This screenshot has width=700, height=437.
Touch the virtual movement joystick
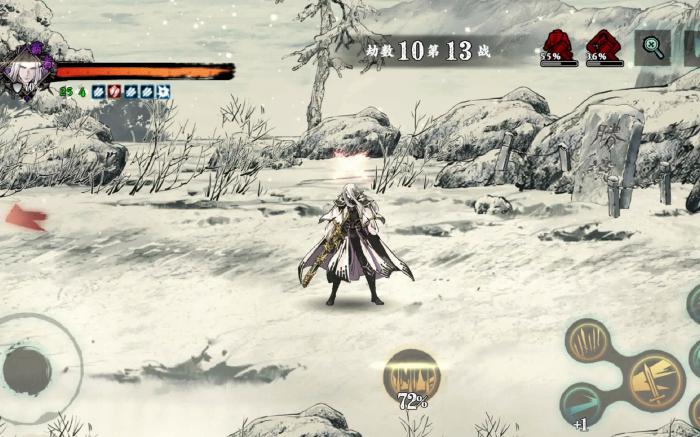click(x=28, y=370)
